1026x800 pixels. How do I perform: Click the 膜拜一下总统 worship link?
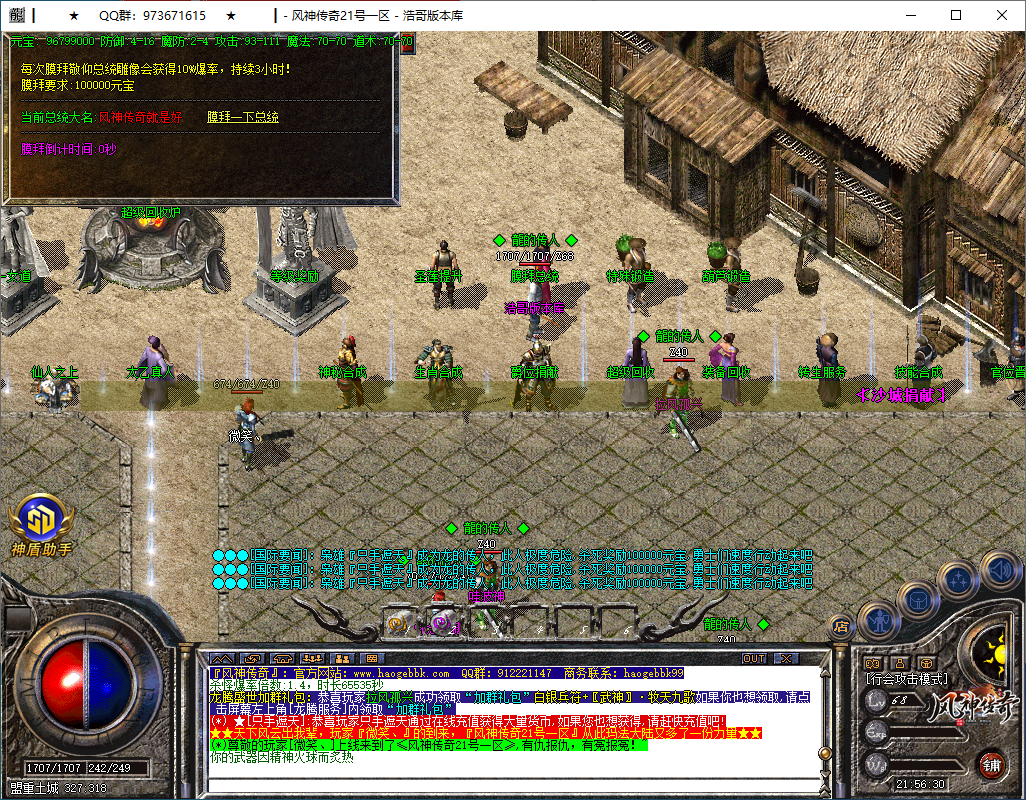(243, 117)
